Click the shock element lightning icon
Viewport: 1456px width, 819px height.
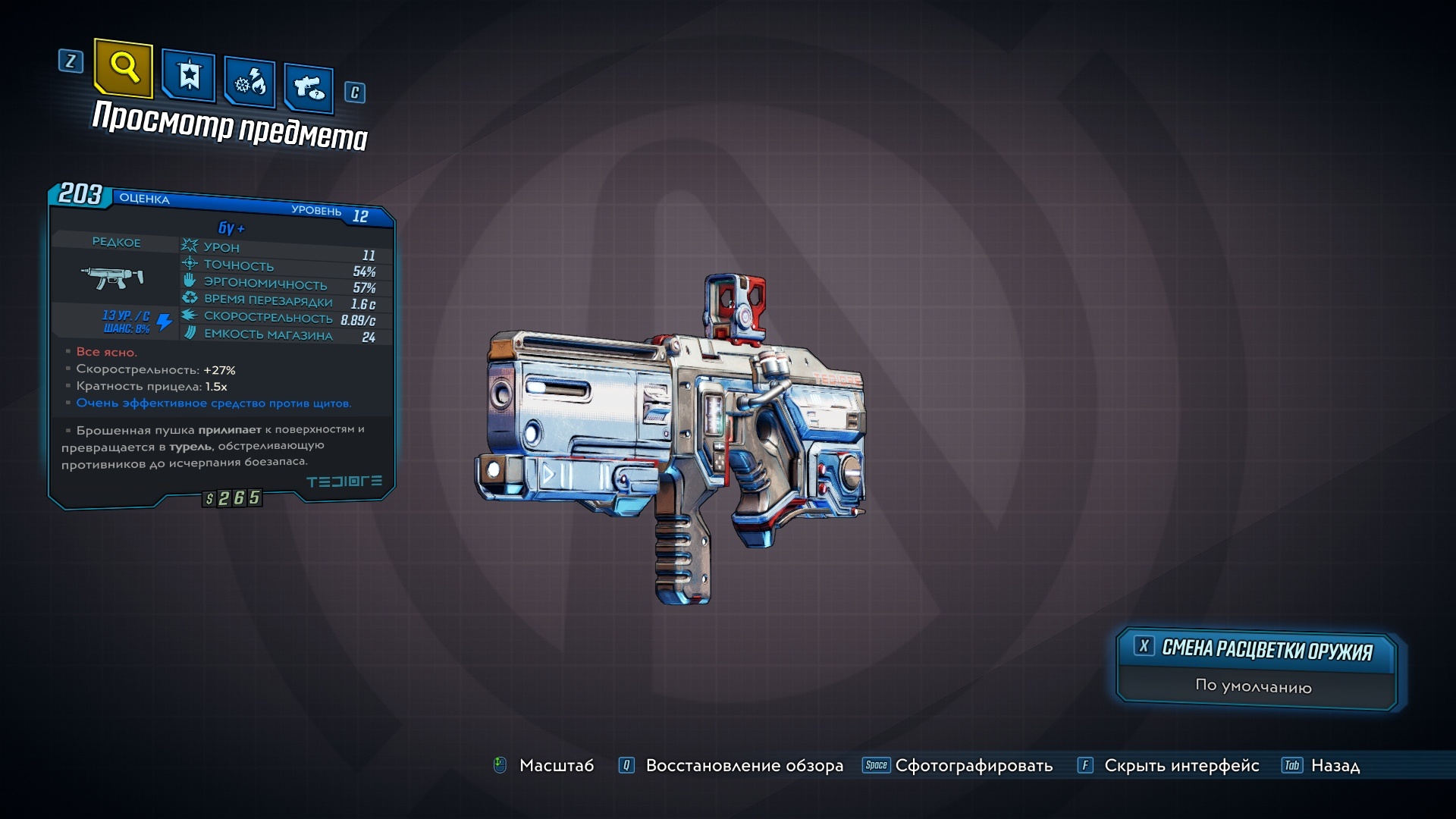coord(165,322)
